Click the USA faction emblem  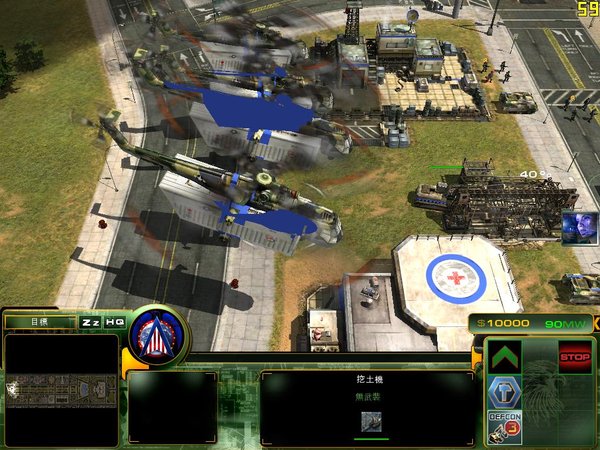click(x=158, y=334)
